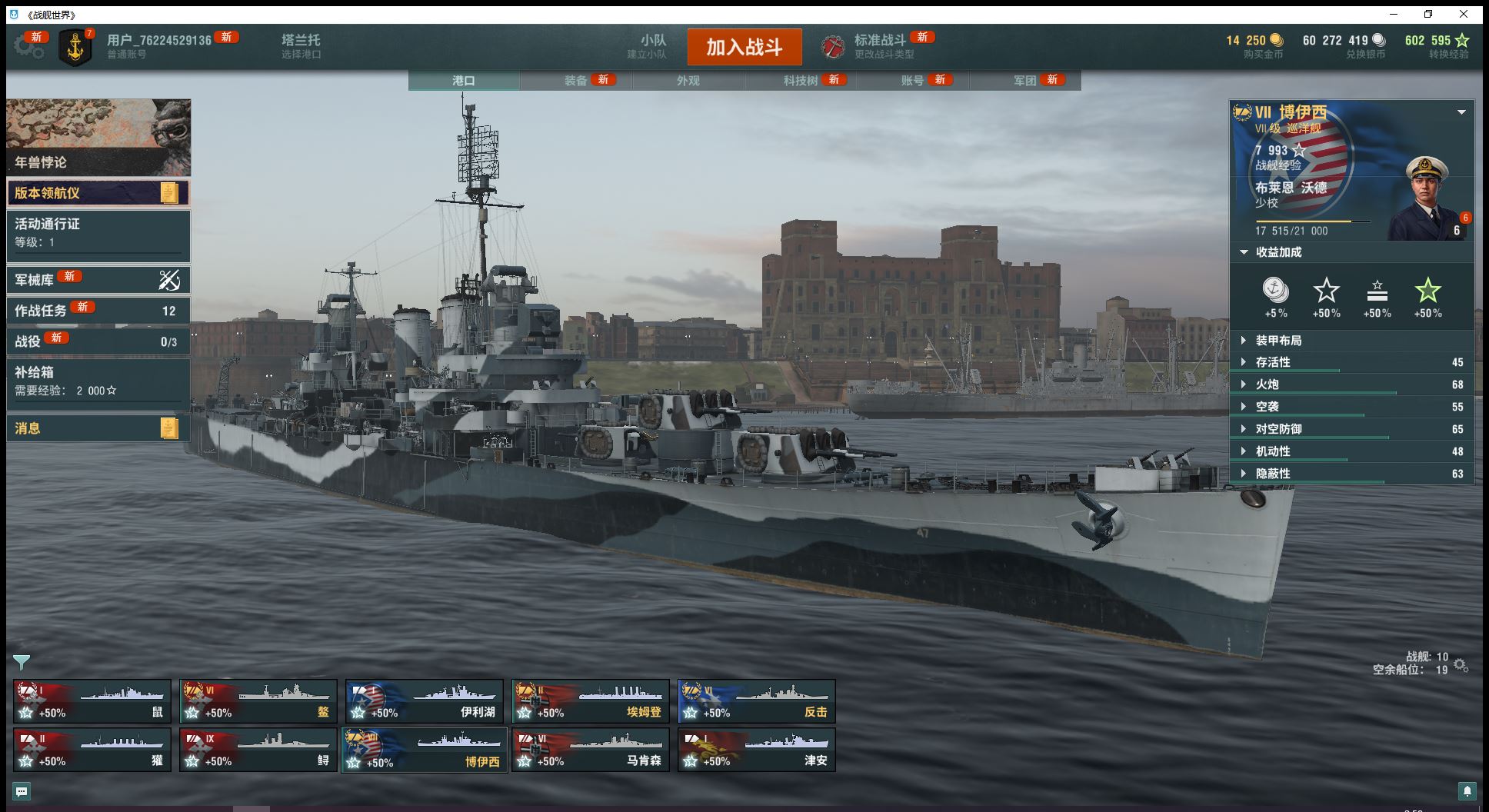Open the ship carousel filter funnel
This screenshot has width=1489, height=812.
[x=22, y=661]
